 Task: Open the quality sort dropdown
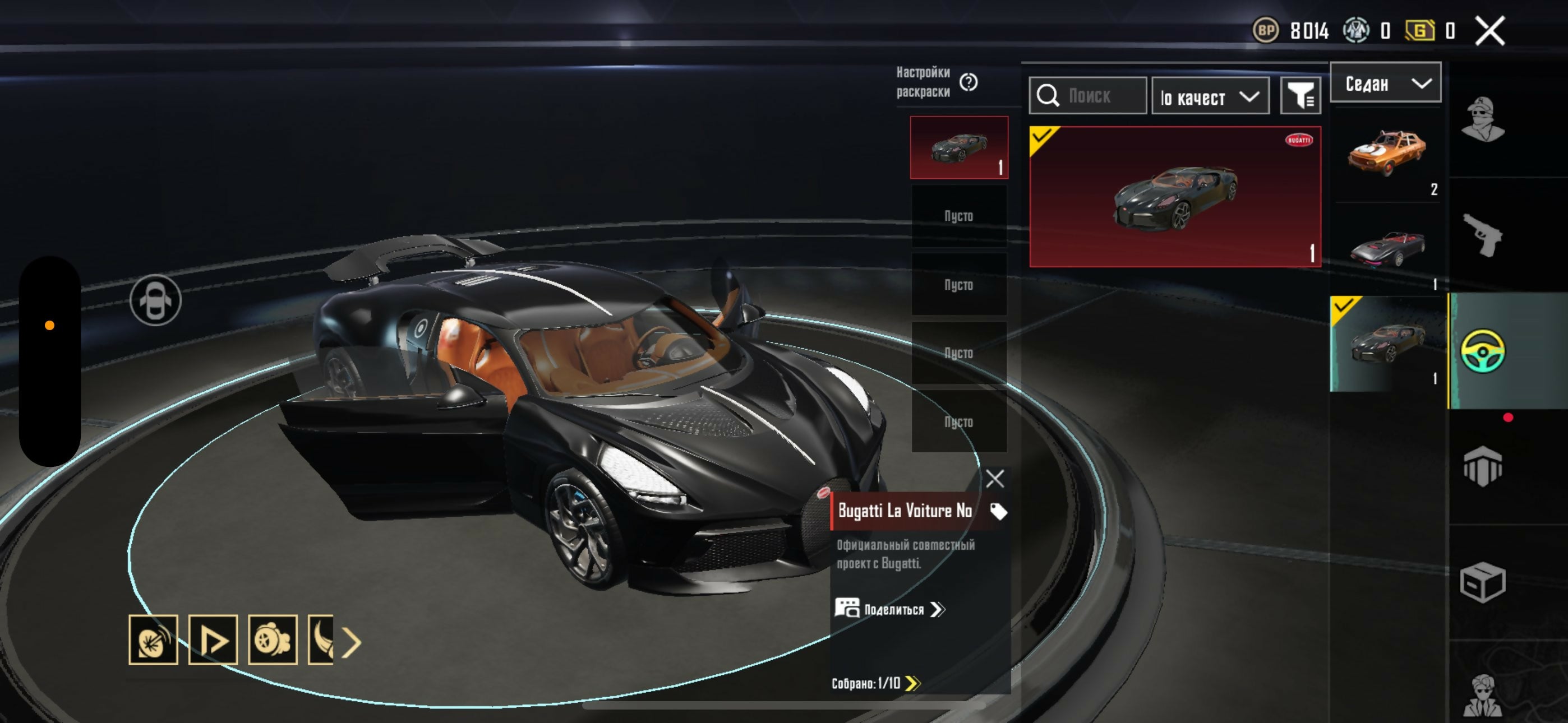pos(1210,96)
